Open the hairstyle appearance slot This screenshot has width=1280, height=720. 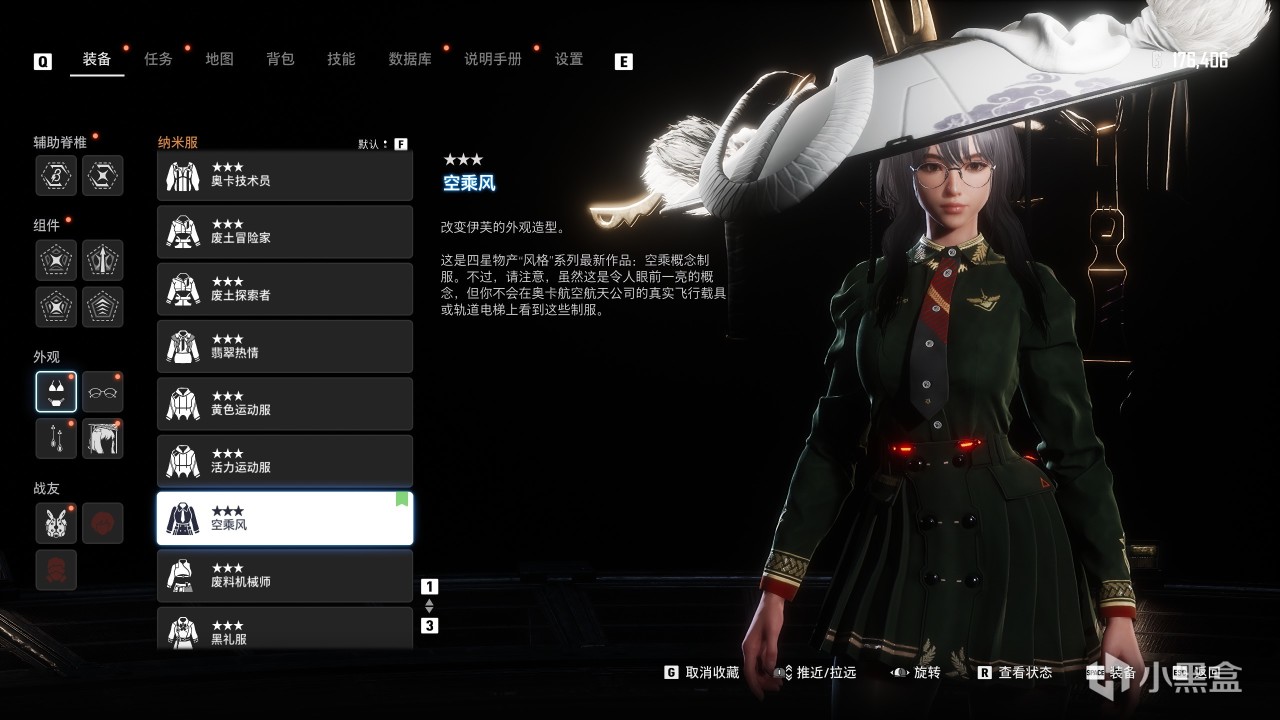coord(102,438)
